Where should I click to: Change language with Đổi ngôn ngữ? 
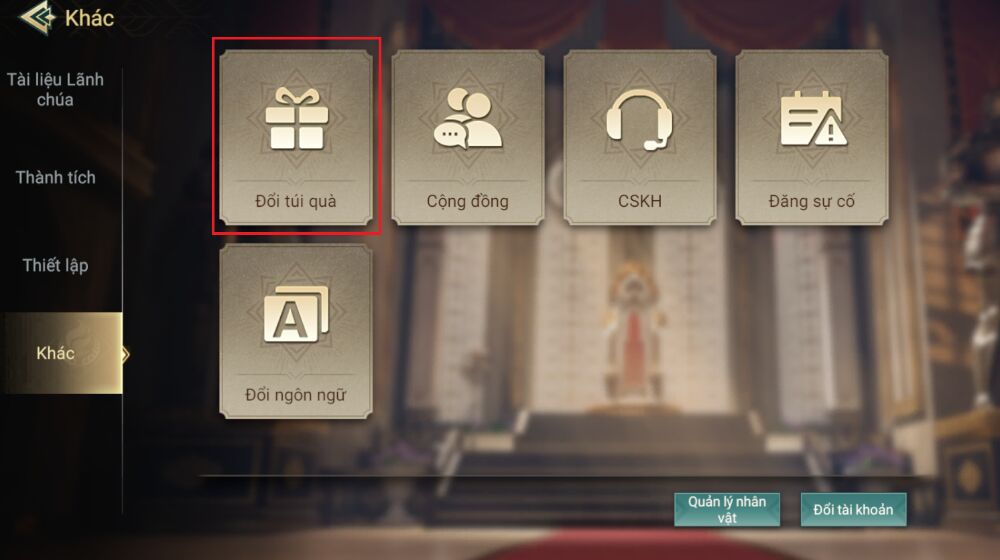tap(296, 331)
